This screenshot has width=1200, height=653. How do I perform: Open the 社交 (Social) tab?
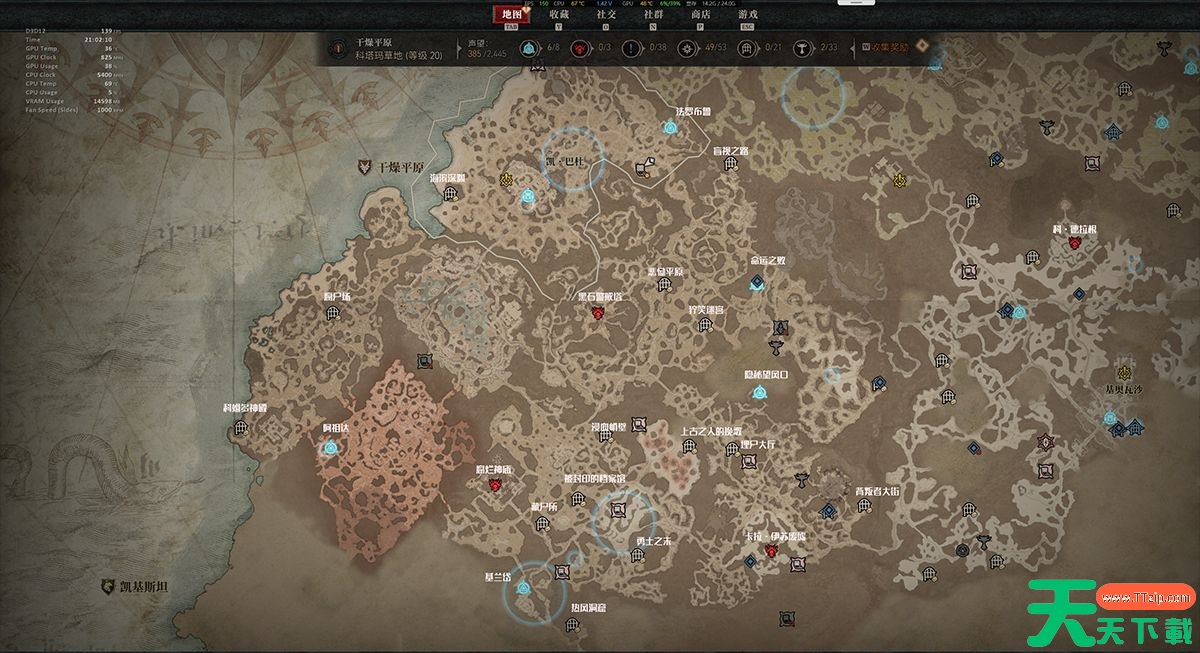(x=606, y=15)
